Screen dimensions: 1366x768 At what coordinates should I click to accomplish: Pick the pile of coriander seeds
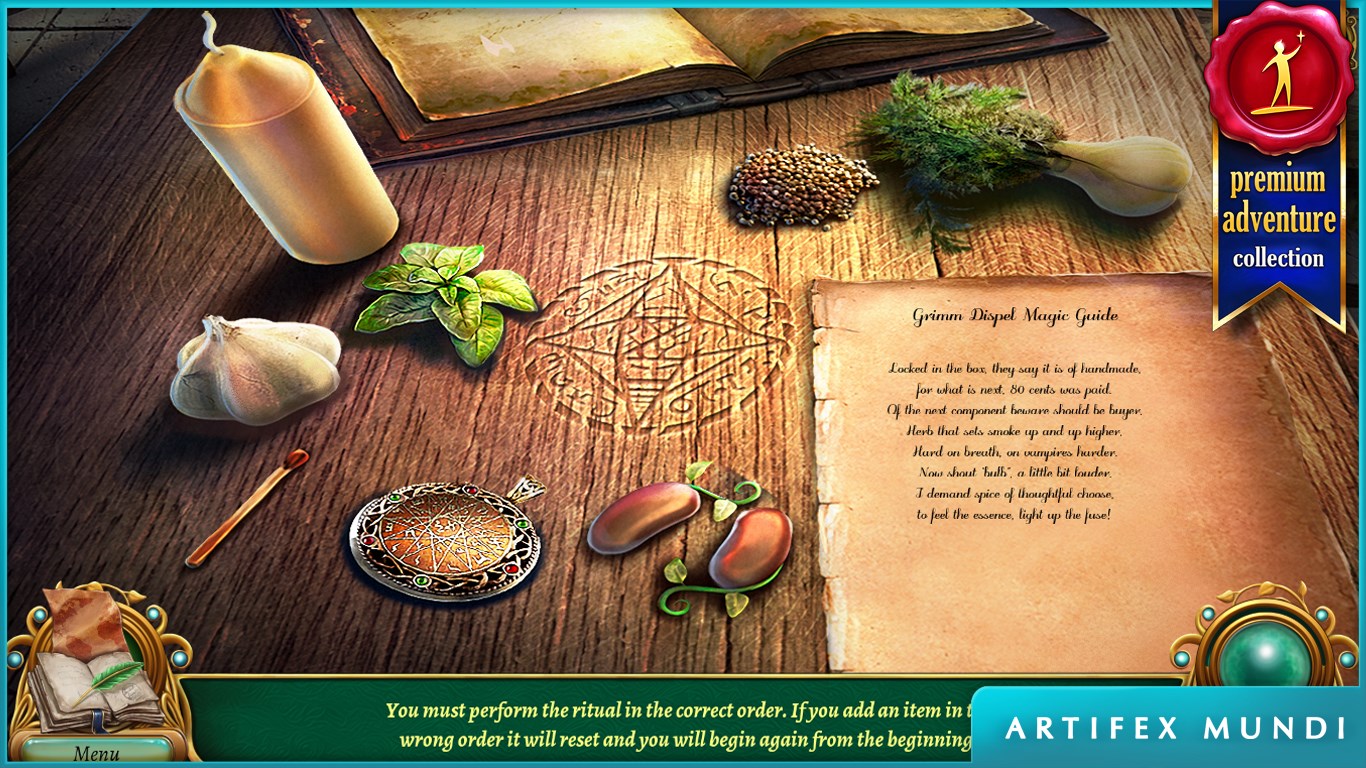[802, 185]
